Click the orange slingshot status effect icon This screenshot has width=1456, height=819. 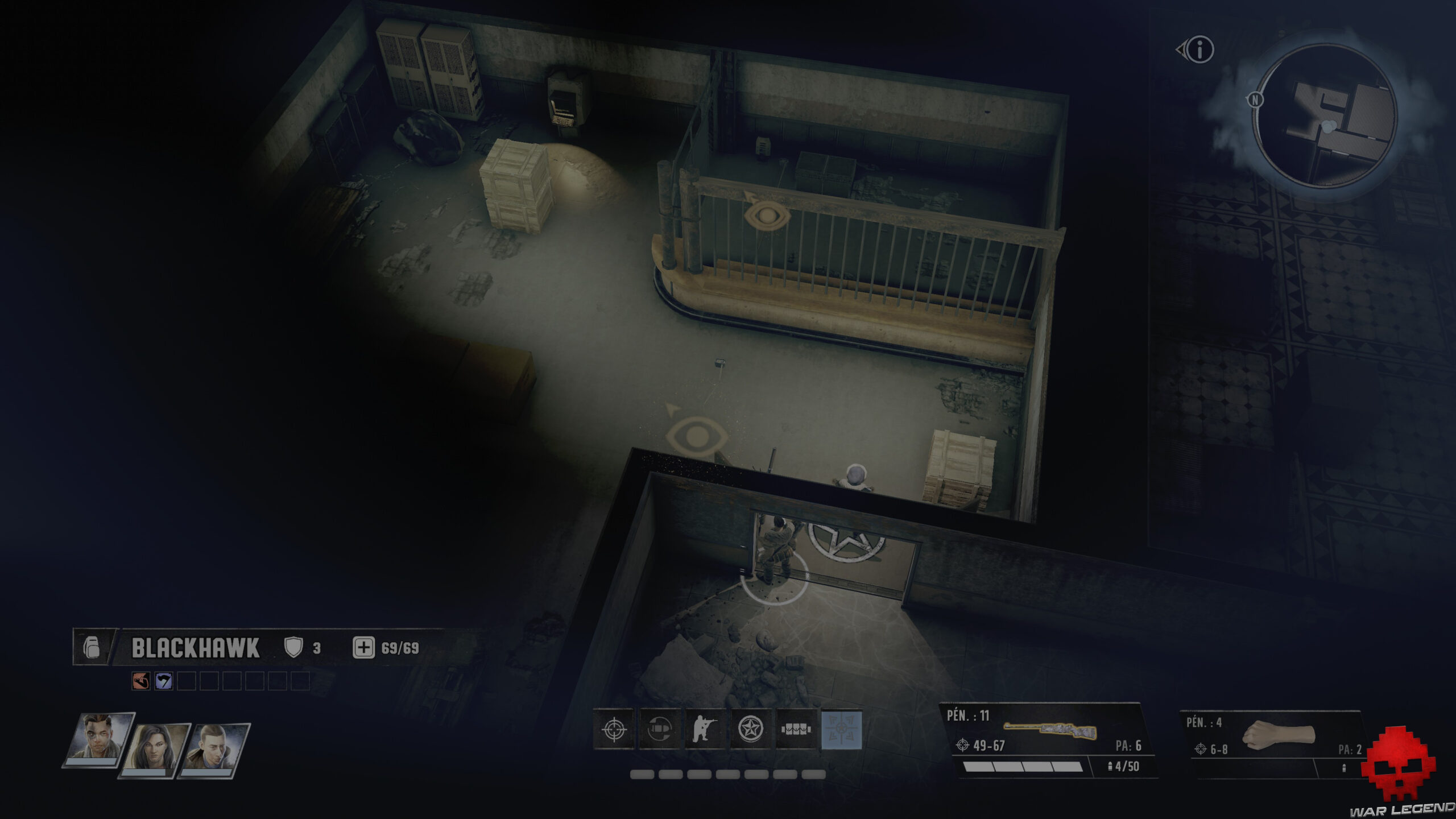pos(140,680)
